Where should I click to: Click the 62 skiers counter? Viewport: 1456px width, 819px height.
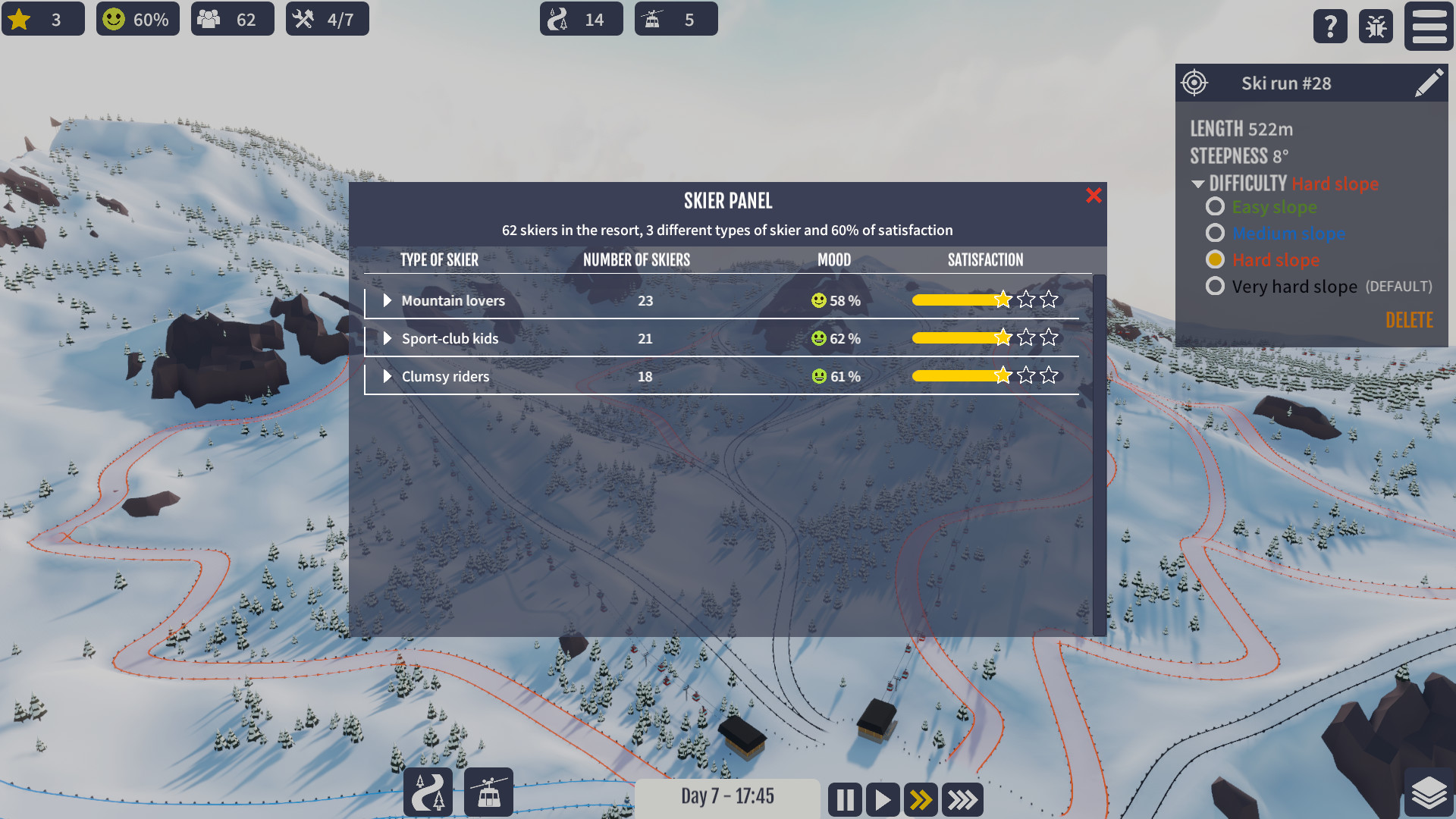pyautogui.click(x=232, y=19)
